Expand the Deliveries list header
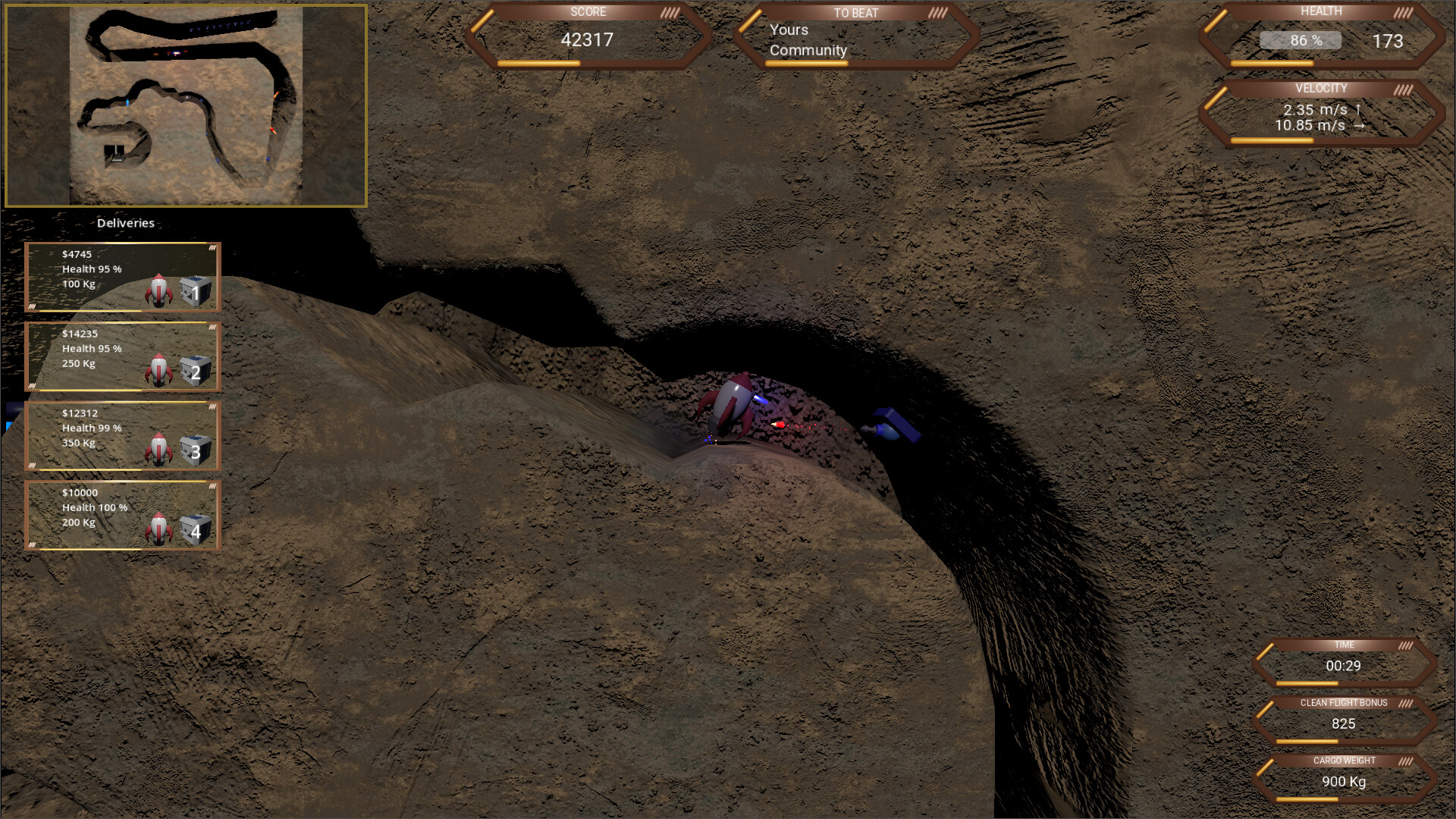1456x819 pixels. coord(125,223)
